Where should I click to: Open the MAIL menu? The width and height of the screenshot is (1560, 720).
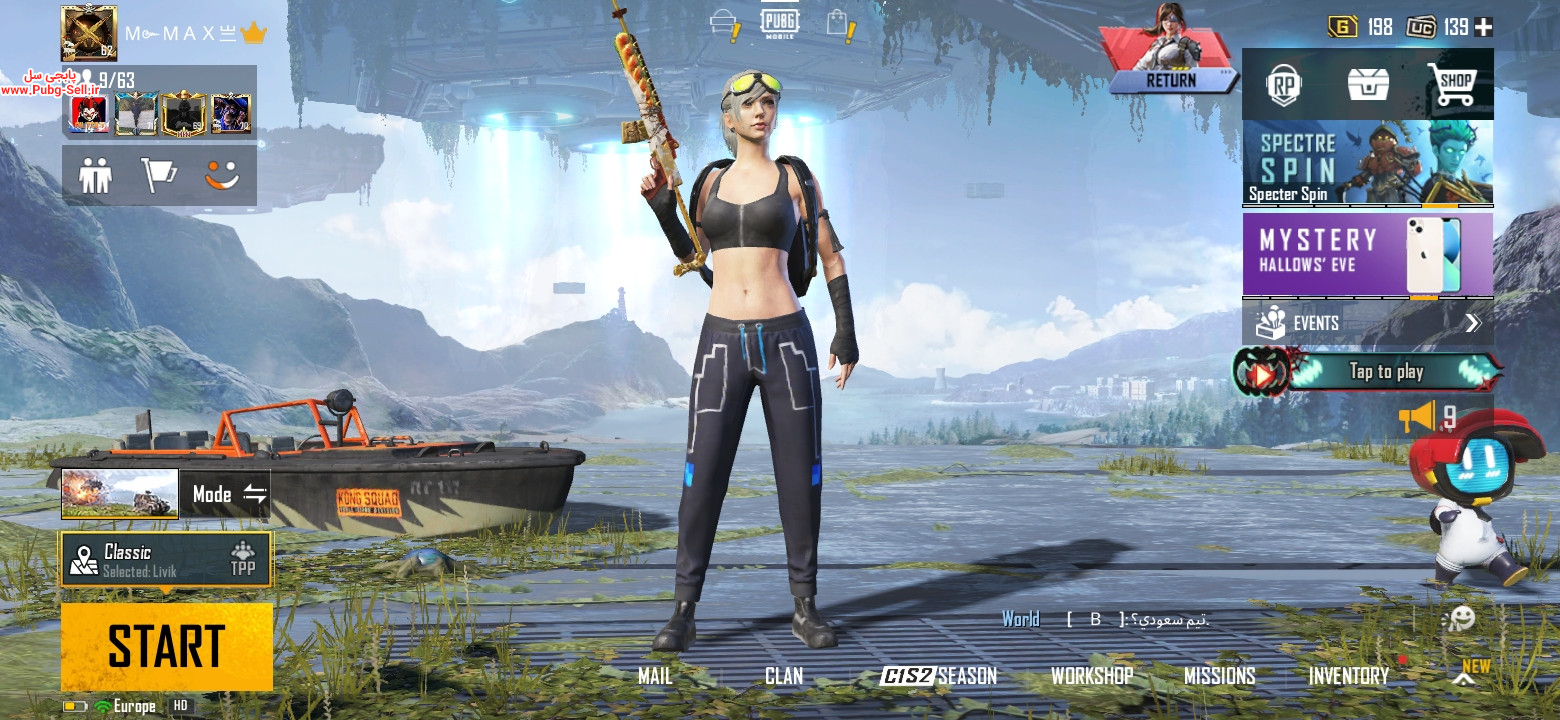point(655,676)
